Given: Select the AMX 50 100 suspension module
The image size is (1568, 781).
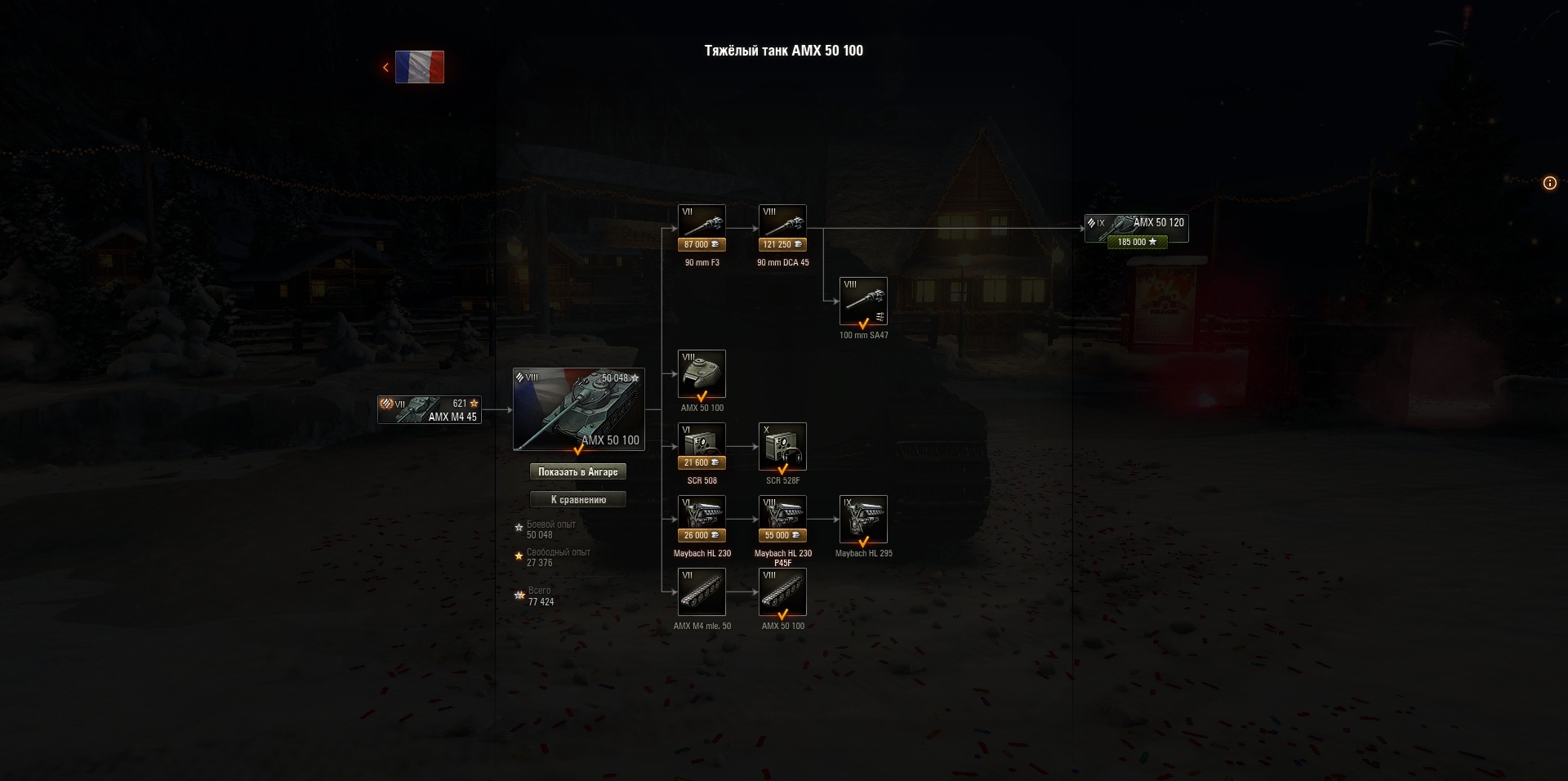Looking at the screenshot, I should click(x=782, y=591).
